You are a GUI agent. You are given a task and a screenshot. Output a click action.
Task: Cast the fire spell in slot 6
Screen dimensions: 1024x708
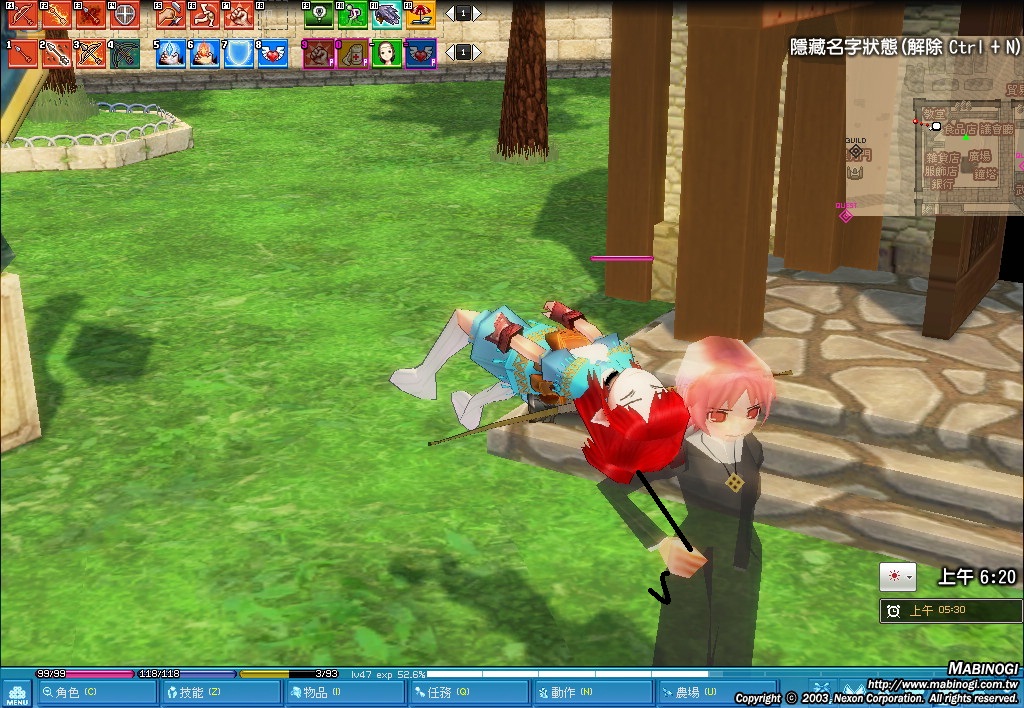click(205, 52)
